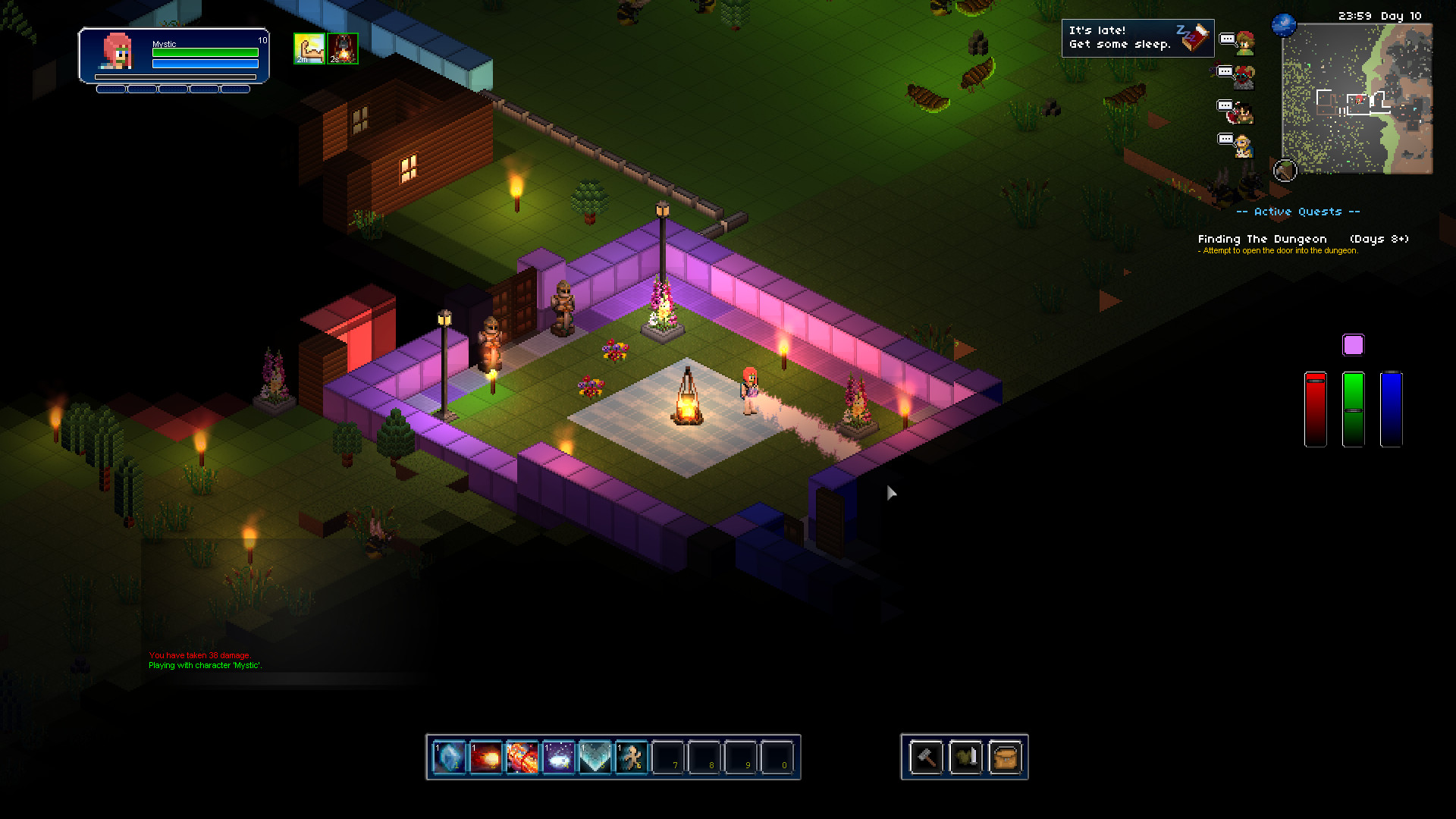Screen dimensions: 1456x819
Task: Choose the flaming meteor spell in slot 3
Action: 522,757
